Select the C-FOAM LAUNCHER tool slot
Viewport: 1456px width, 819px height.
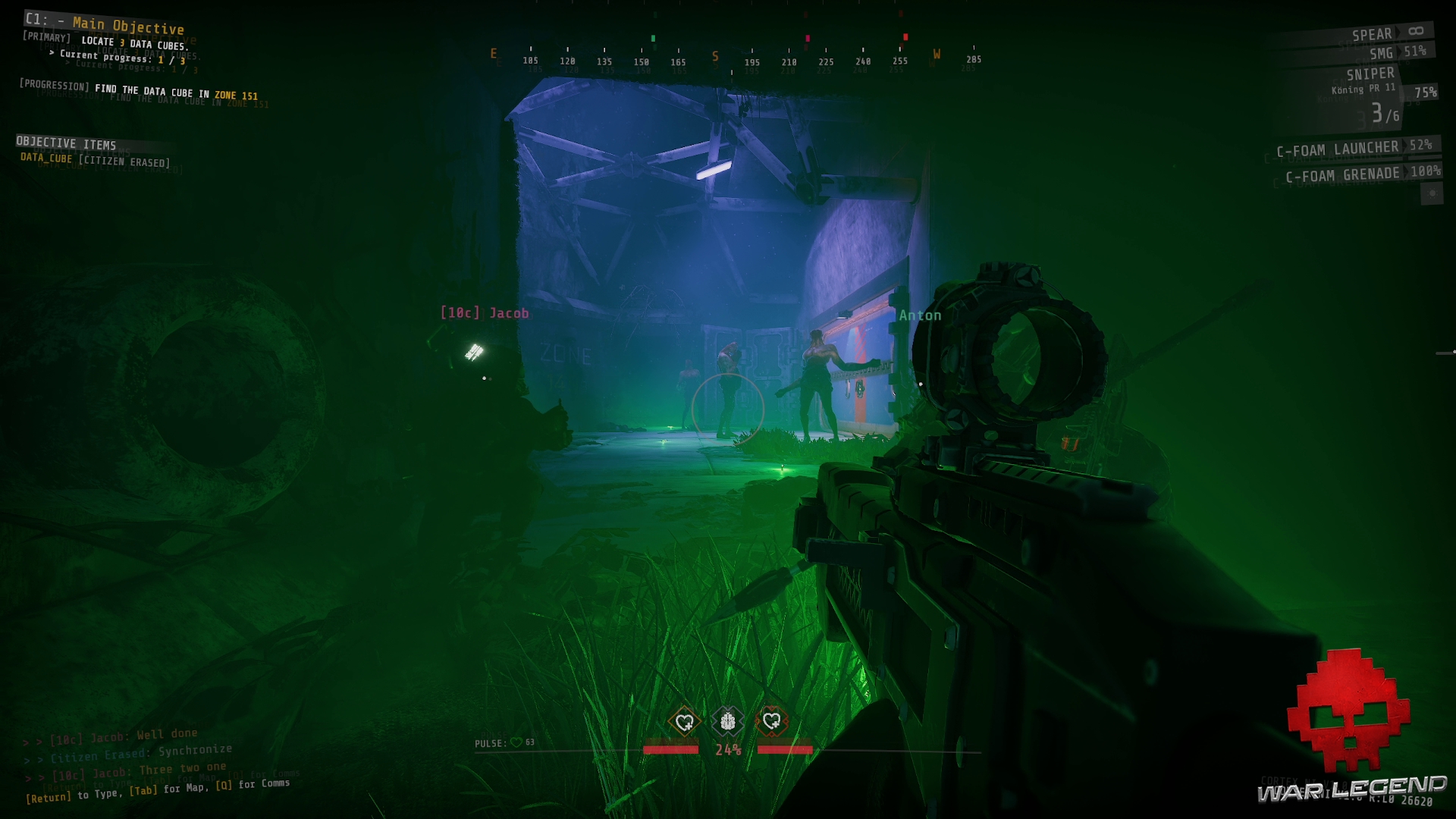[1338, 149]
